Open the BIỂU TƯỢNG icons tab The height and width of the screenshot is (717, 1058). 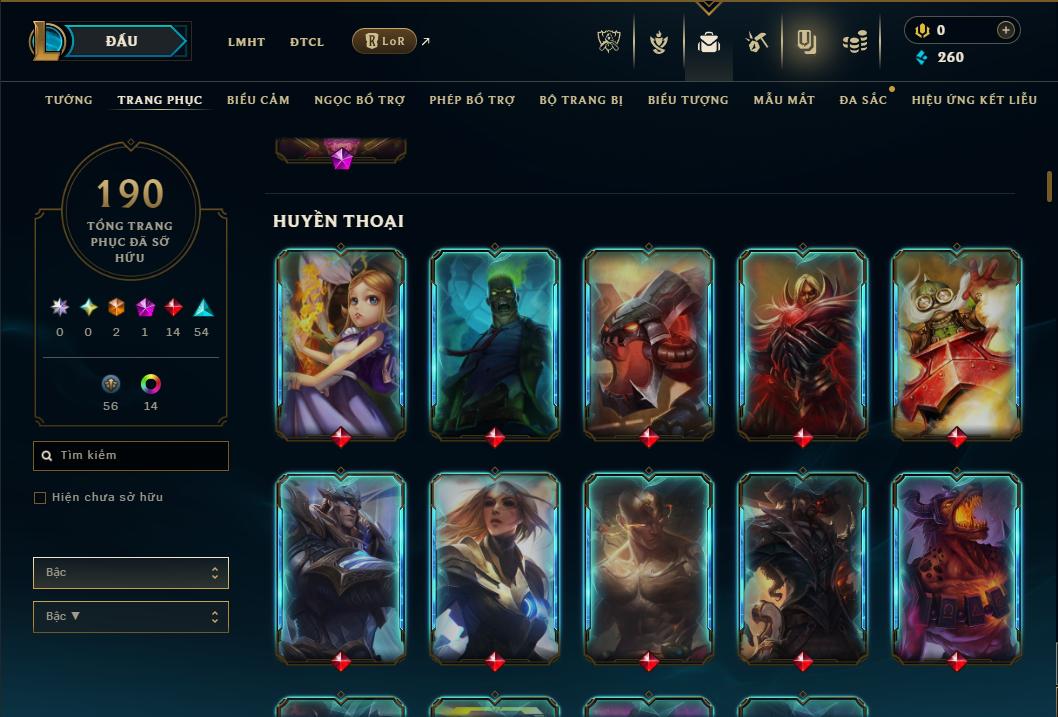[688, 100]
